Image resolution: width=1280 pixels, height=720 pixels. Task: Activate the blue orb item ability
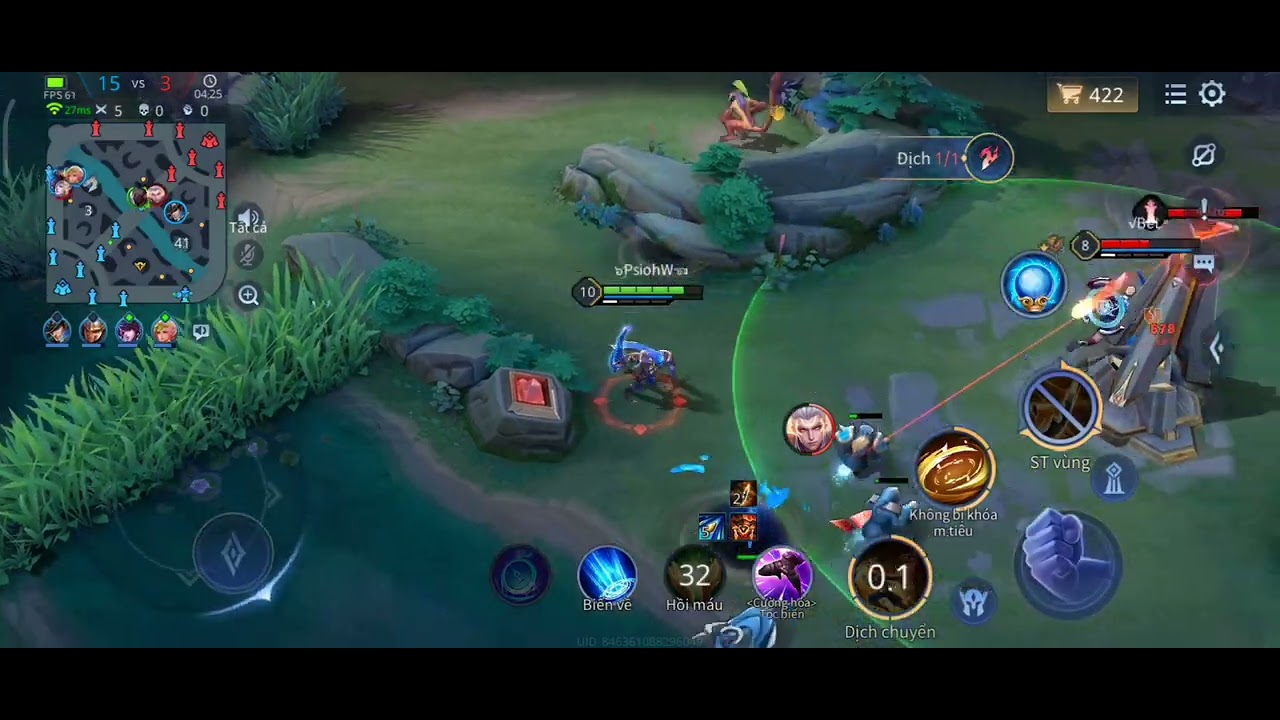click(1033, 285)
